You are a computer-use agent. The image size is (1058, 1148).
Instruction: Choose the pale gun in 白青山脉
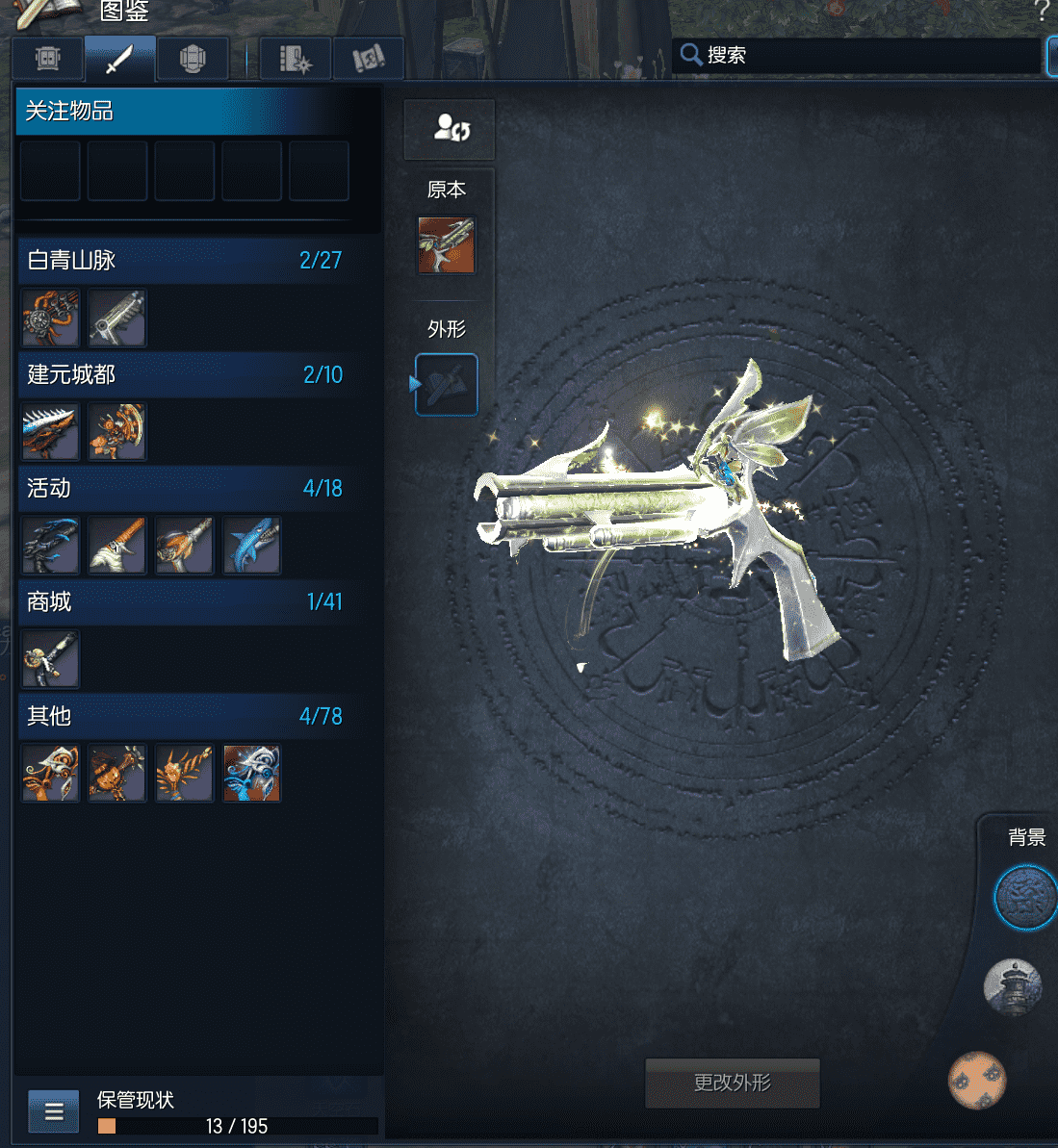[117, 318]
